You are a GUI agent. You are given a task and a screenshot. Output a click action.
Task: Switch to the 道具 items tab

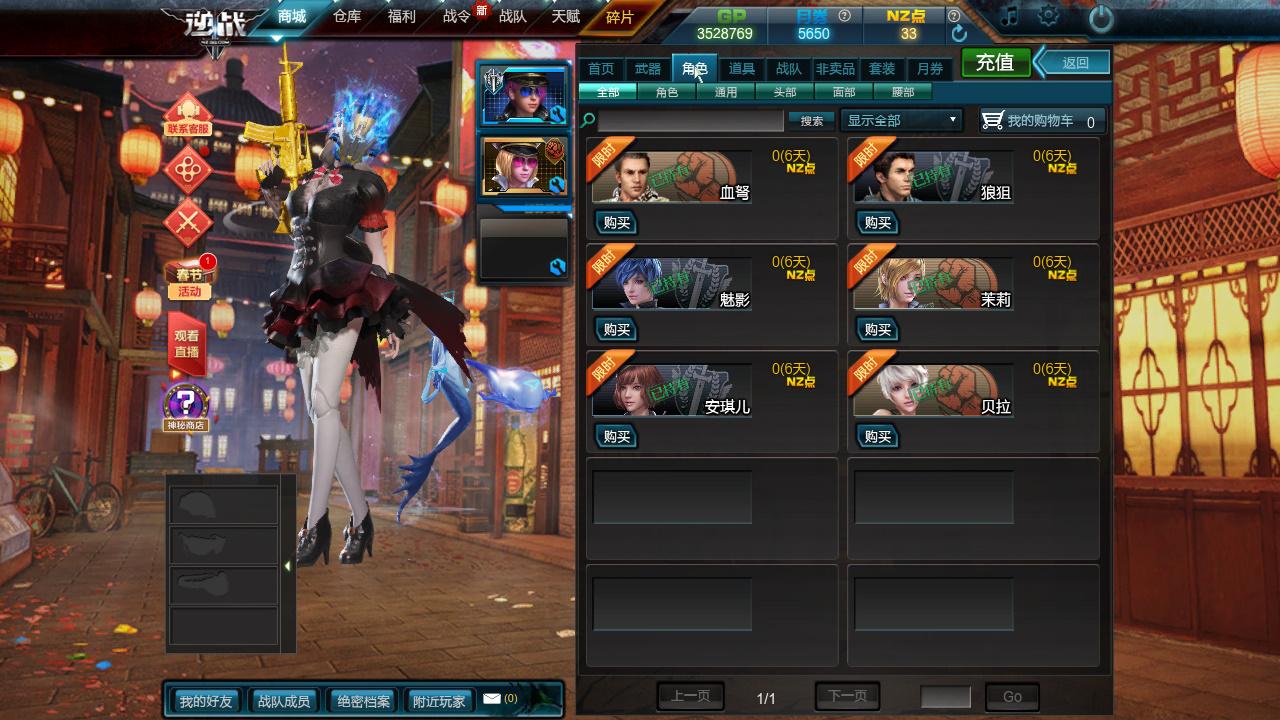(x=741, y=69)
